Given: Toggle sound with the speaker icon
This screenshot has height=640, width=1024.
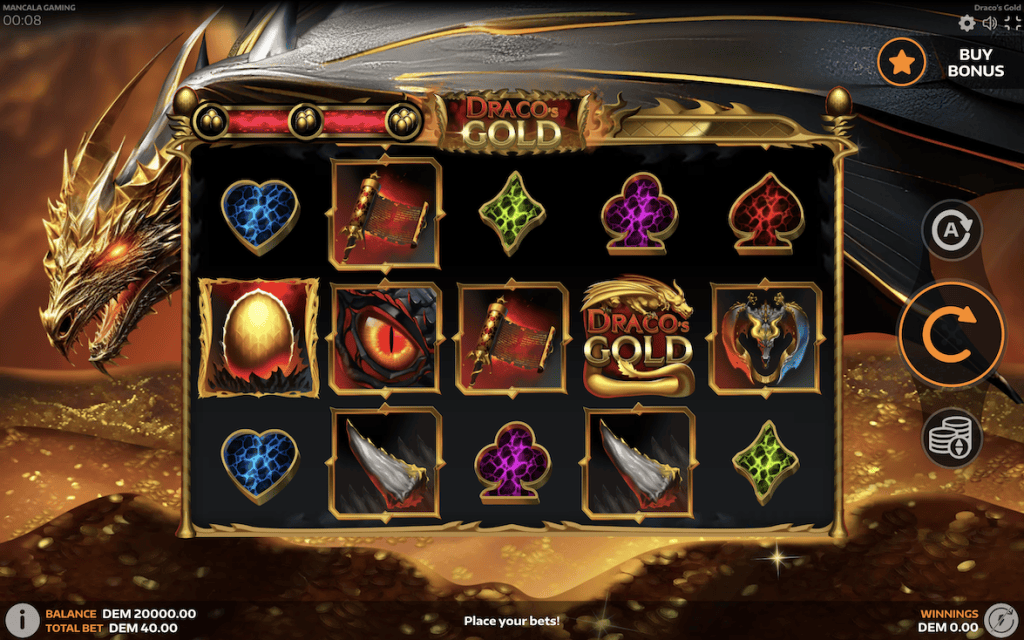Looking at the screenshot, I should (x=989, y=23).
